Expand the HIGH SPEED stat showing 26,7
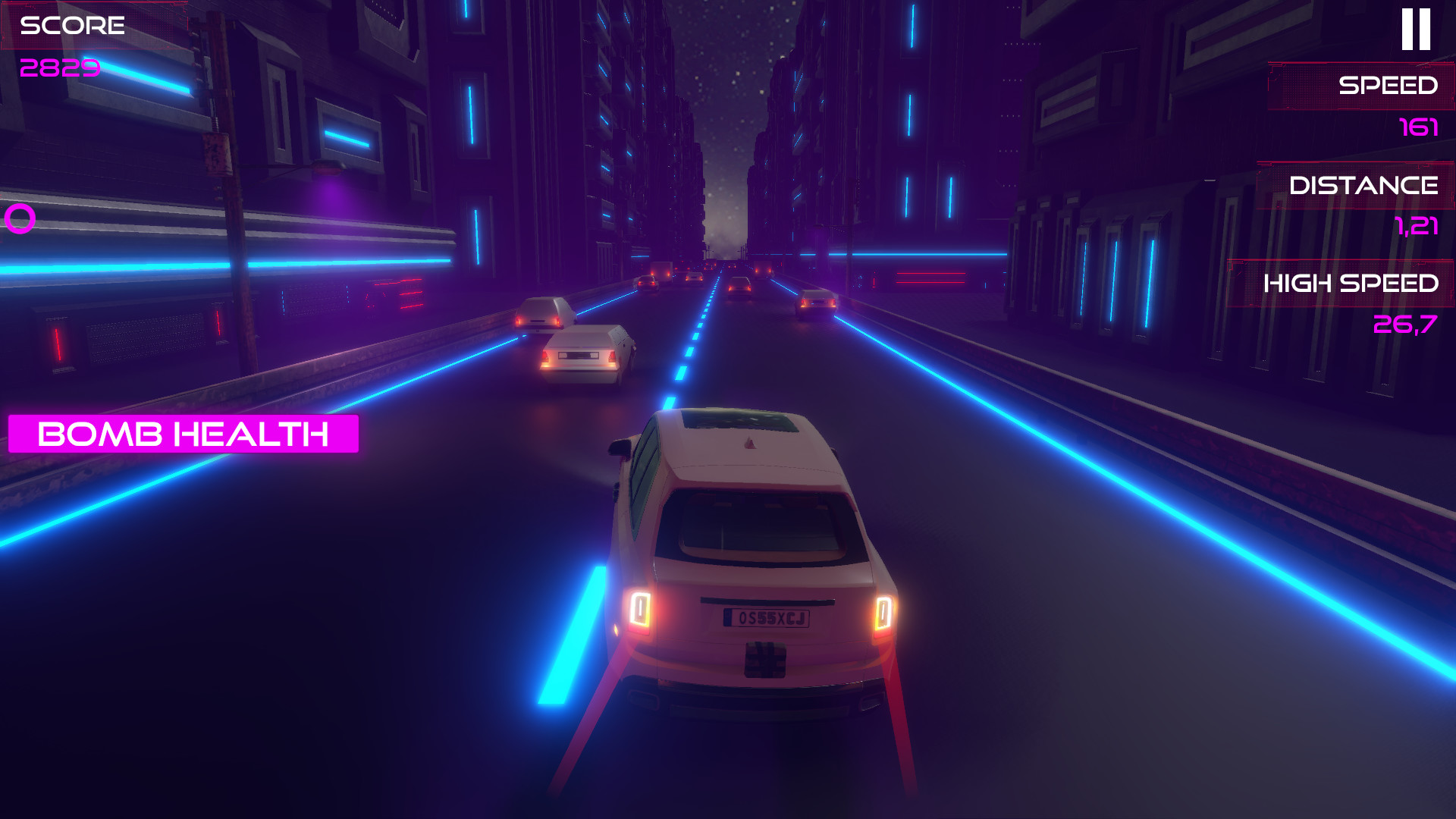Viewport: 1456px width, 819px height. (x=1405, y=325)
